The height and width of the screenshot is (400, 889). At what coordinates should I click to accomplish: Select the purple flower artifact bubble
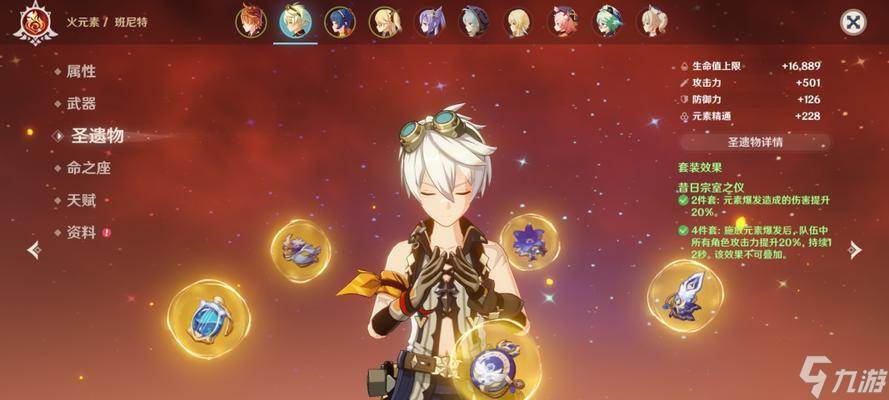tap(529, 241)
